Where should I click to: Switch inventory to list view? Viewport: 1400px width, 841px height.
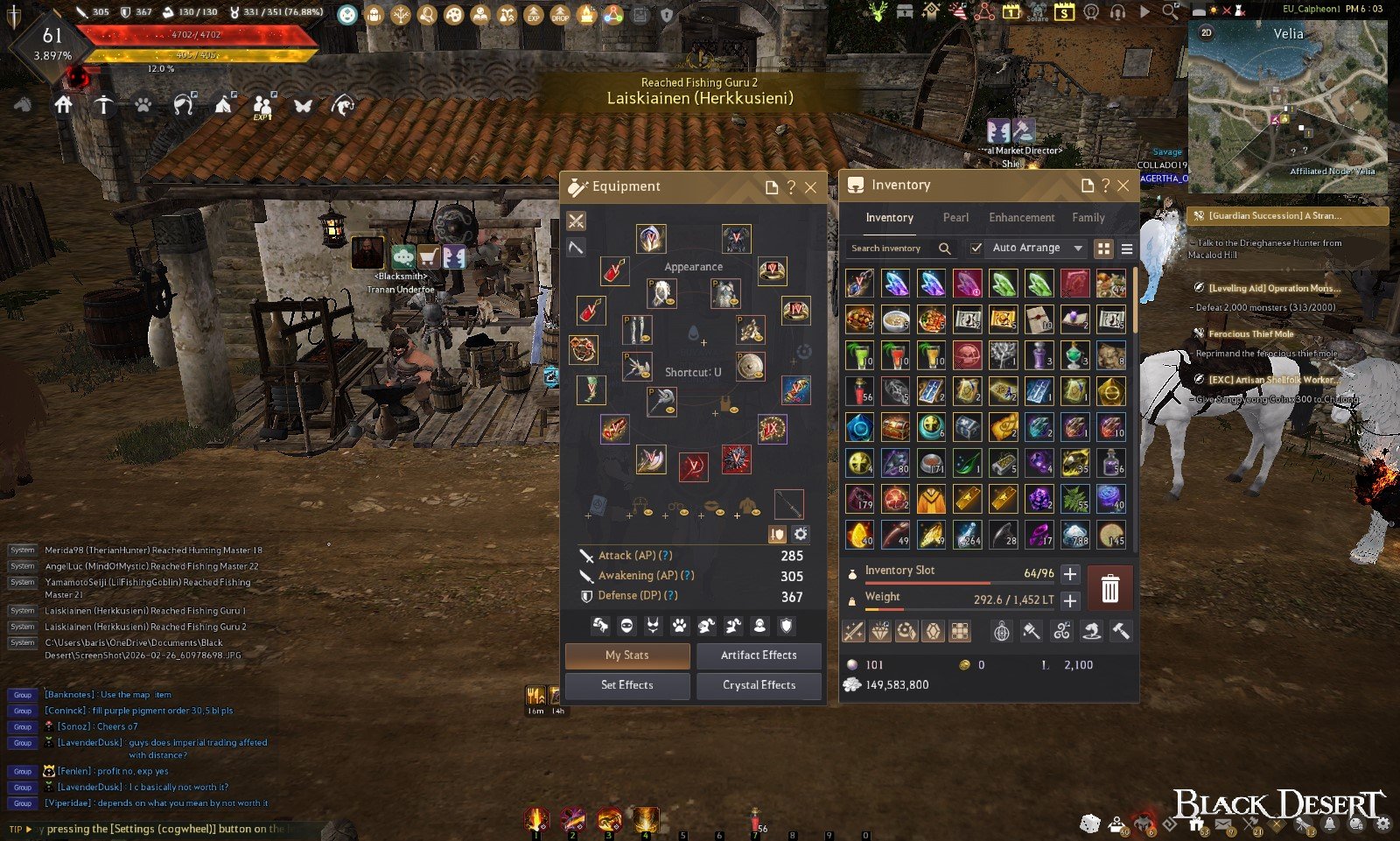(x=1127, y=249)
